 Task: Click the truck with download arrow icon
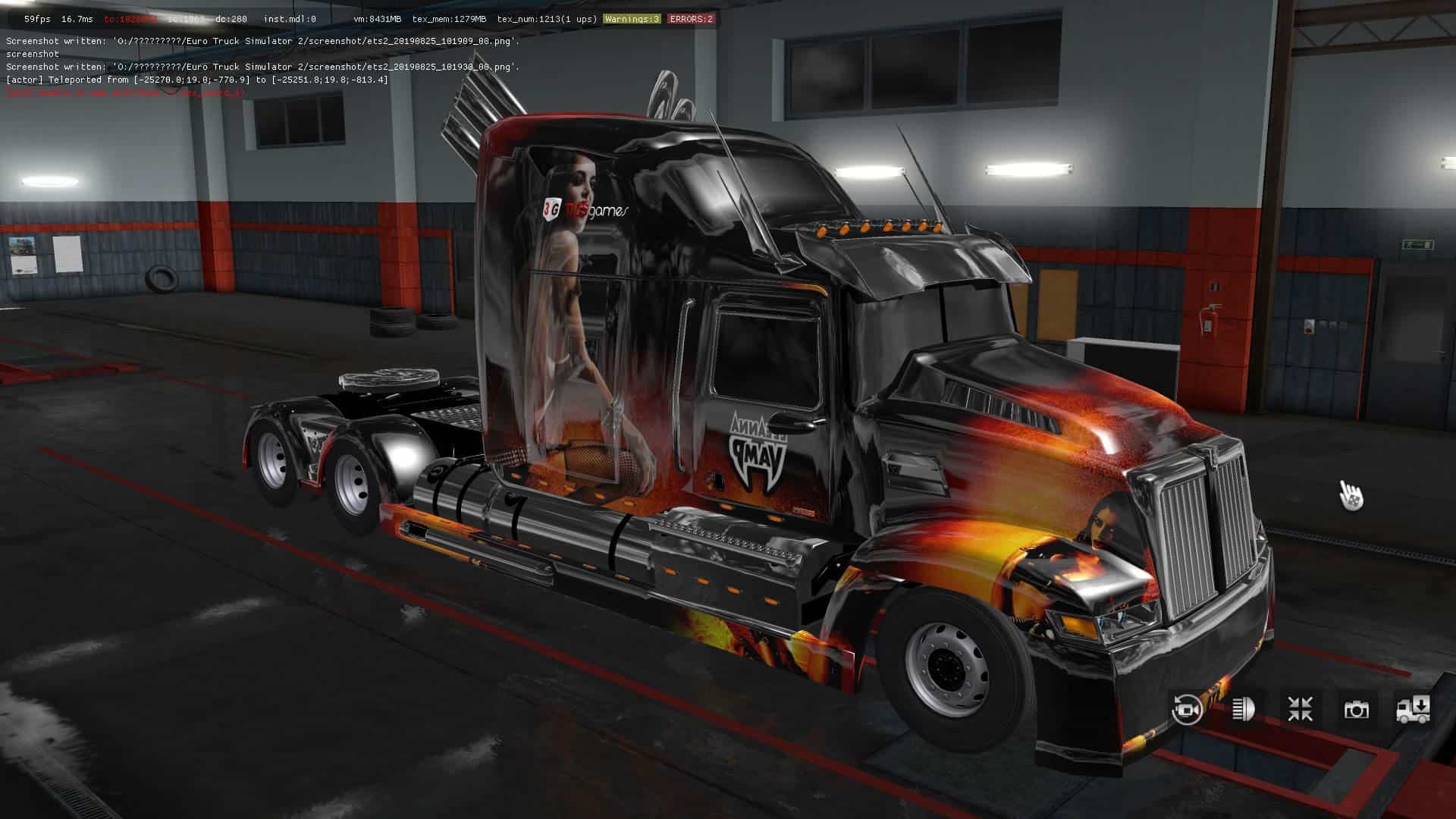point(1414,709)
